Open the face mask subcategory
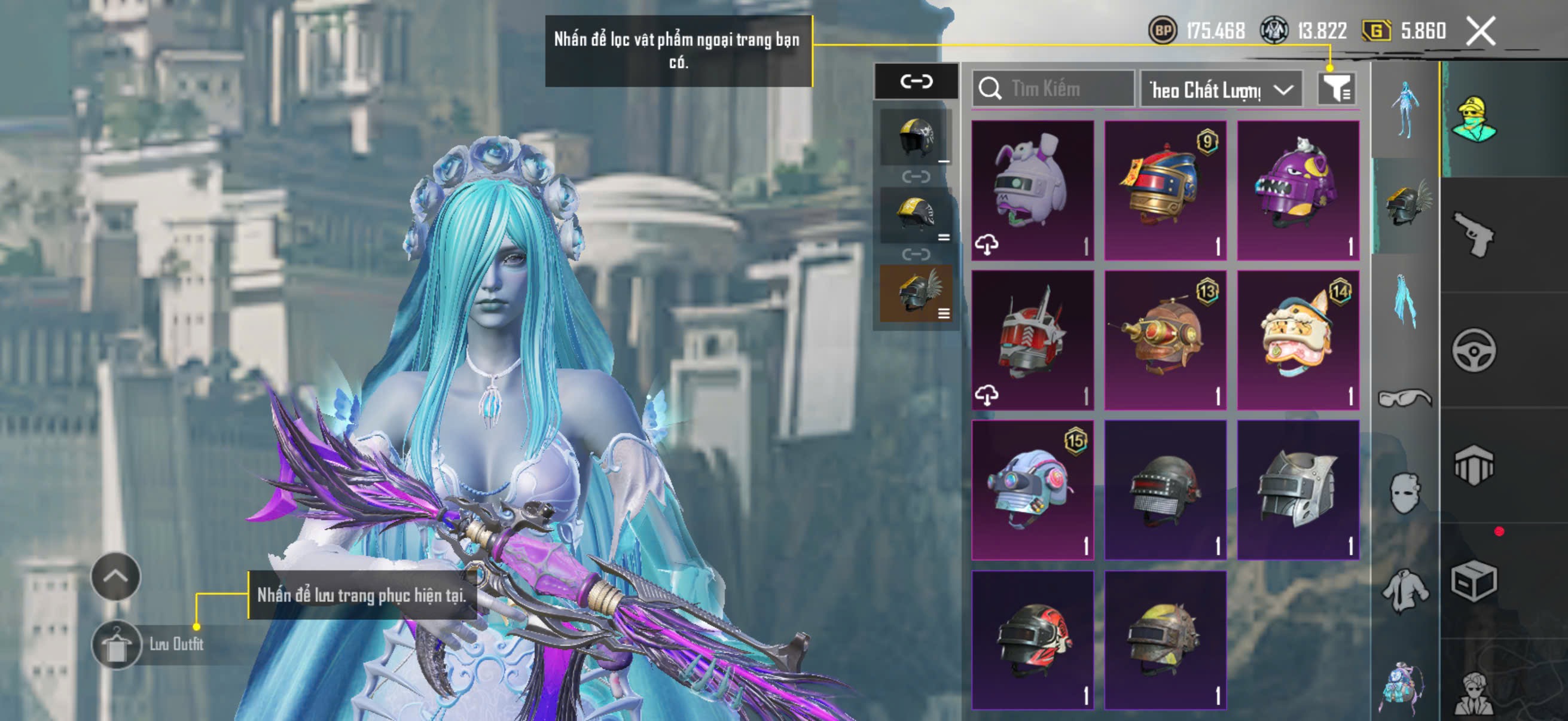 click(1404, 493)
